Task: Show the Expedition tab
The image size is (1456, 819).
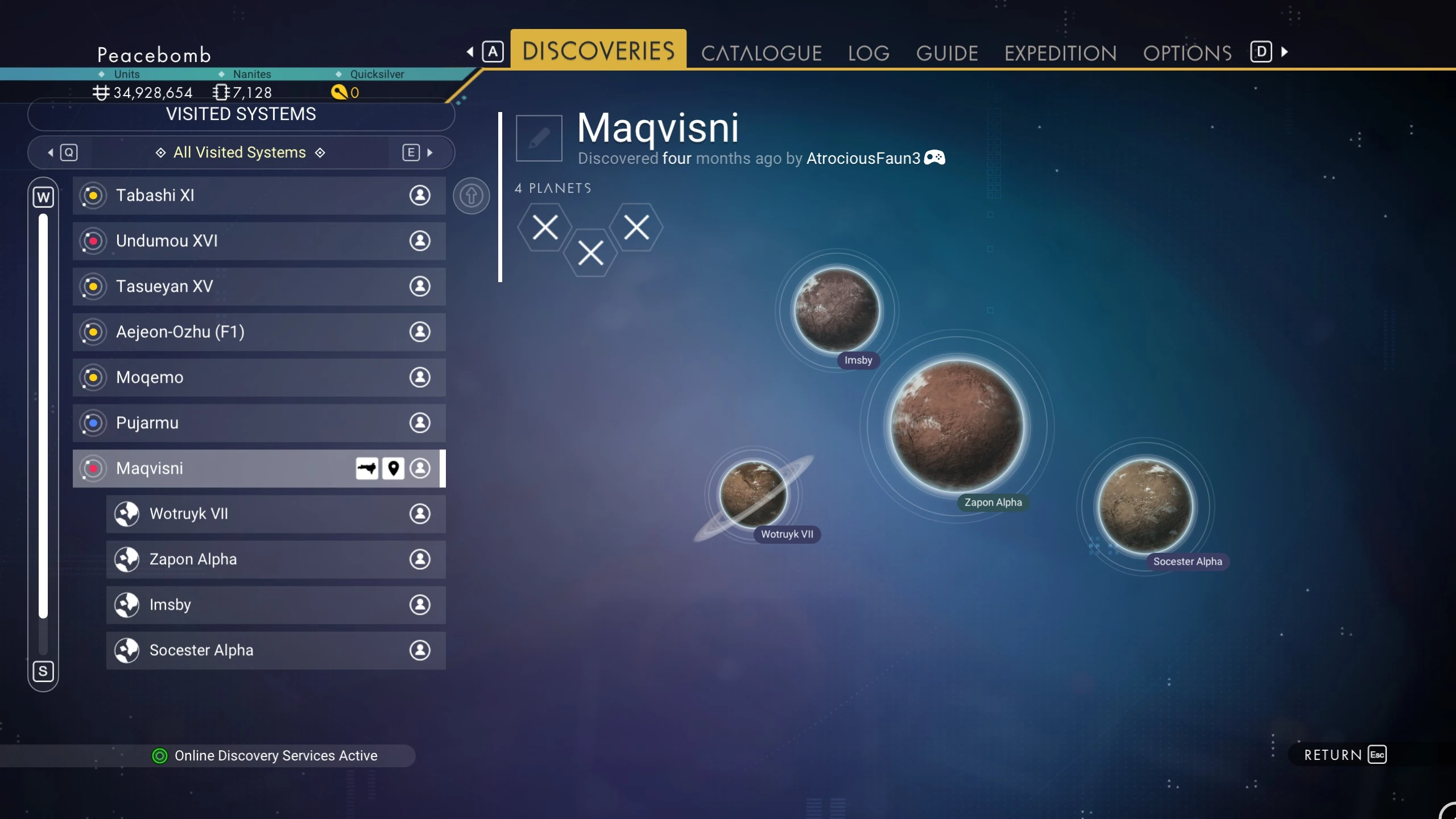Action: pos(1060,53)
